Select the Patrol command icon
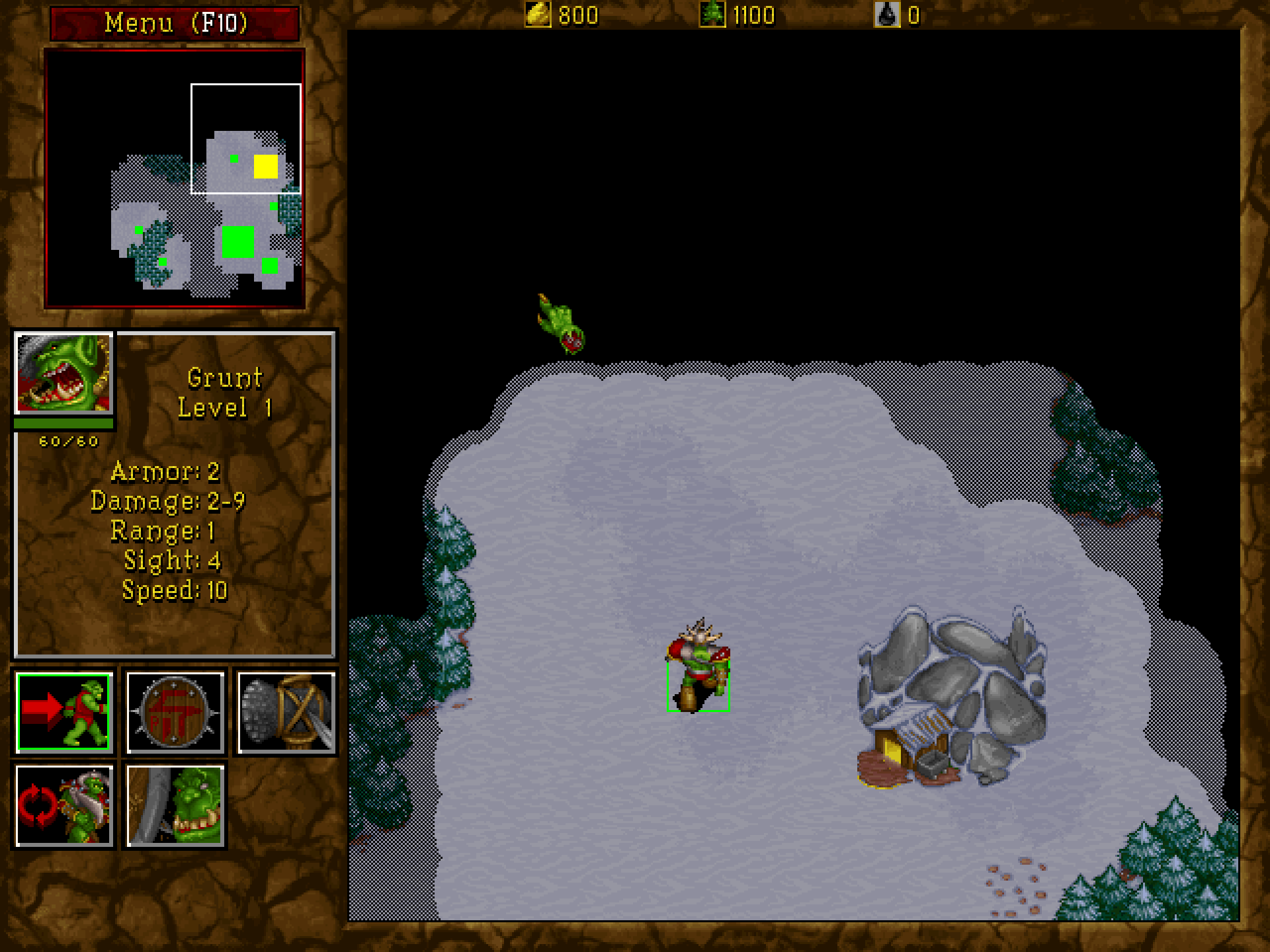This screenshot has width=1270, height=952. point(63,805)
